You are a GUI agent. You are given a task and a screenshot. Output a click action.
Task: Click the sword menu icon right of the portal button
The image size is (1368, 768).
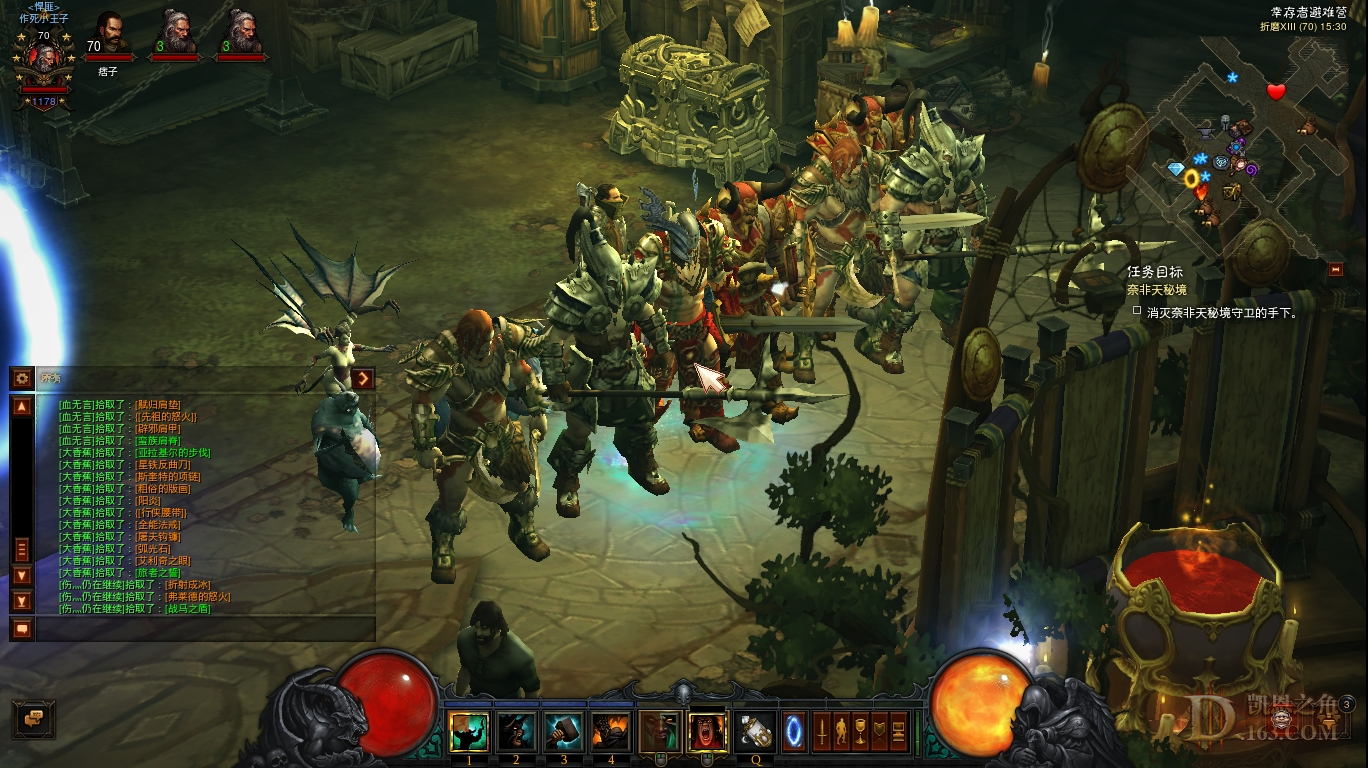pos(820,732)
